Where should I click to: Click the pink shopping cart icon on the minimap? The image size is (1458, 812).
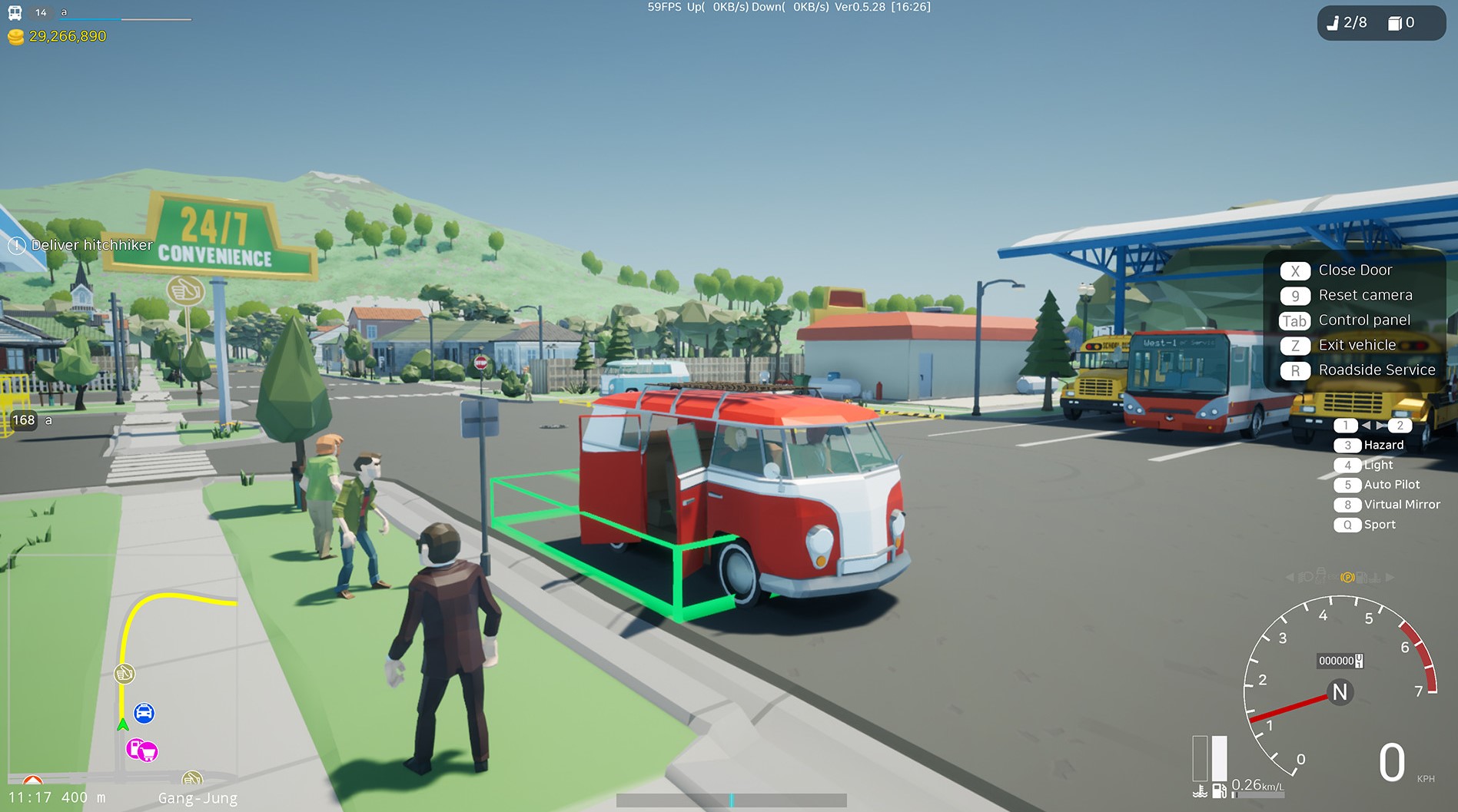click(148, 751)
